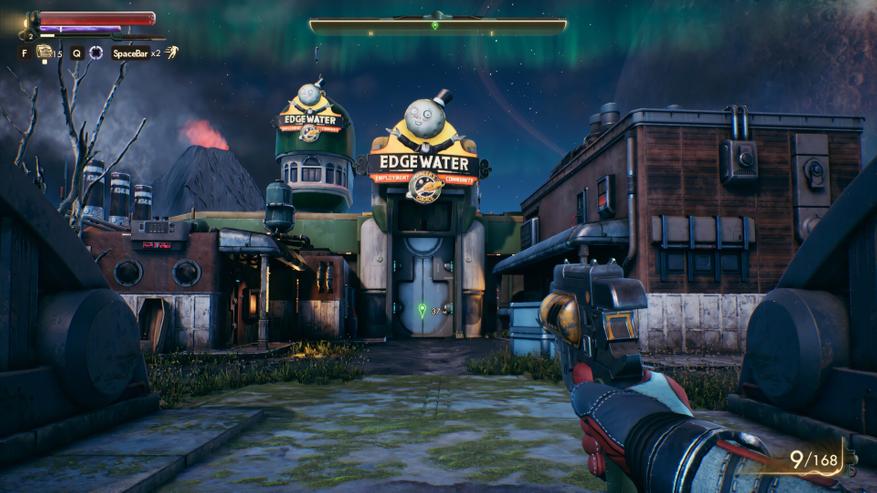The height and width of the screenshot is (493, 877).
Task: Click the green objective waypoint pin
Action: 422,310
